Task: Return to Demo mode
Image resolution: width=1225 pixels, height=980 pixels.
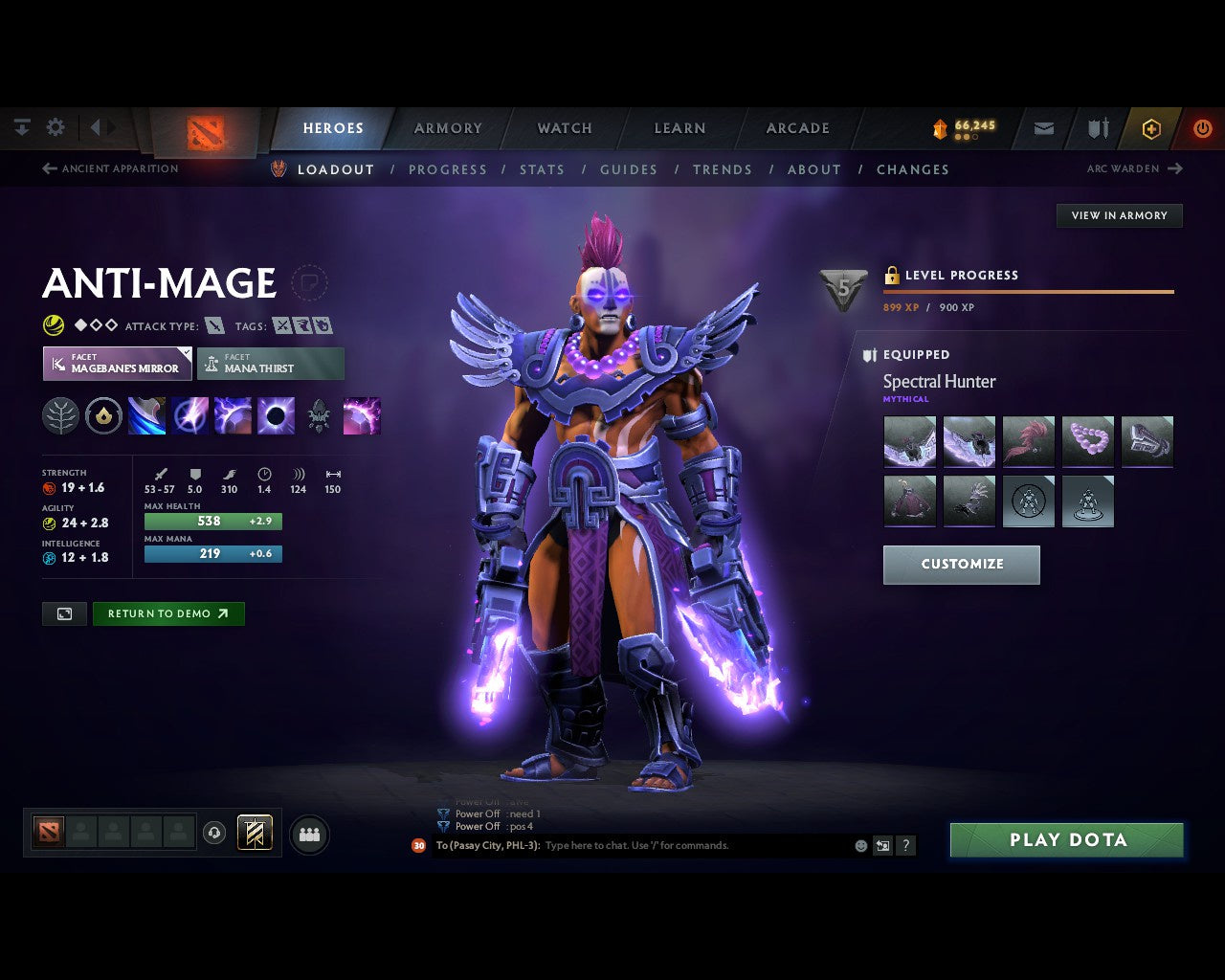Action: tap(168, 613)
